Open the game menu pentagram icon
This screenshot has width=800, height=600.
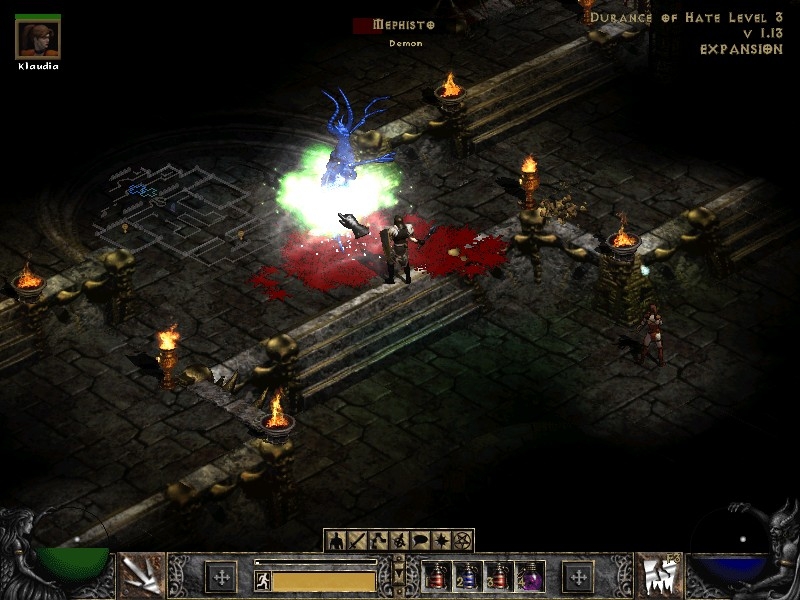tap(462, 541)
